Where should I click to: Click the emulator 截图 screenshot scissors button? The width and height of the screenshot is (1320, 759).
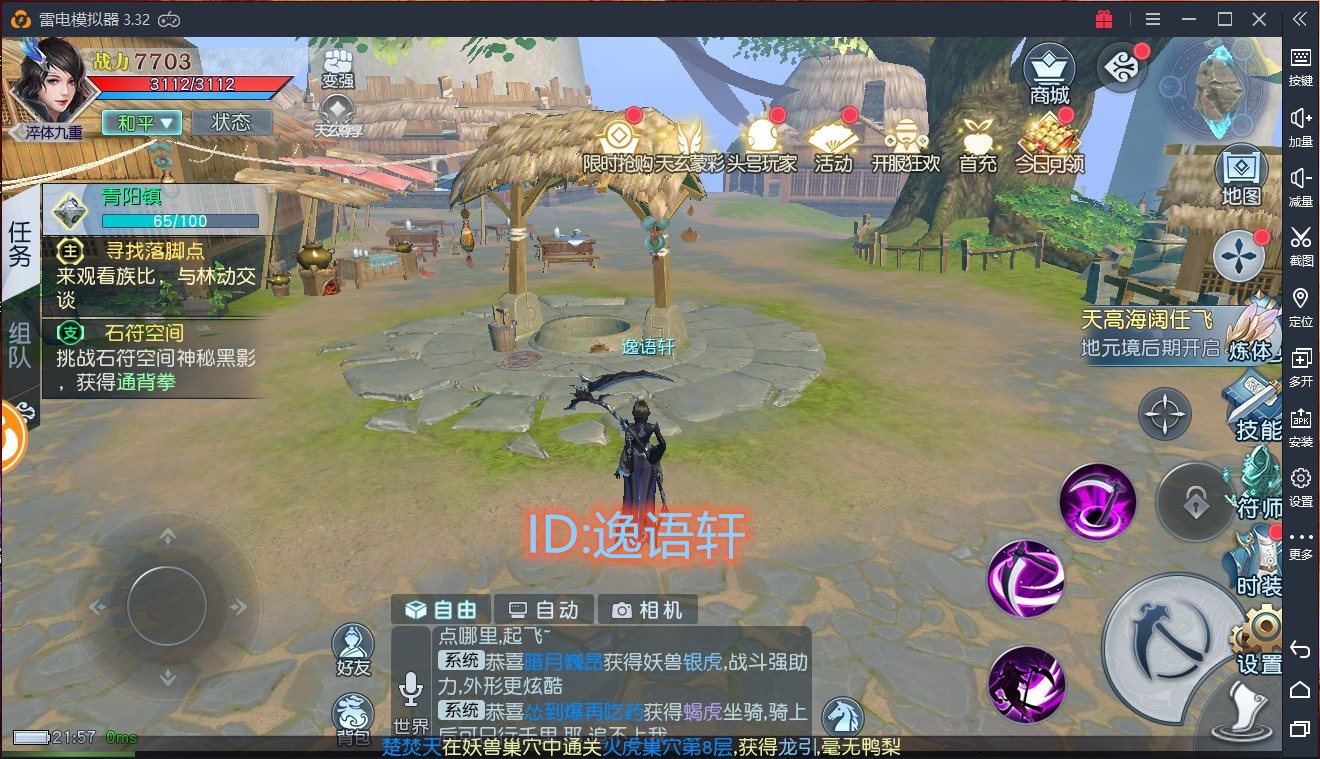click(x=1300, y=244)
